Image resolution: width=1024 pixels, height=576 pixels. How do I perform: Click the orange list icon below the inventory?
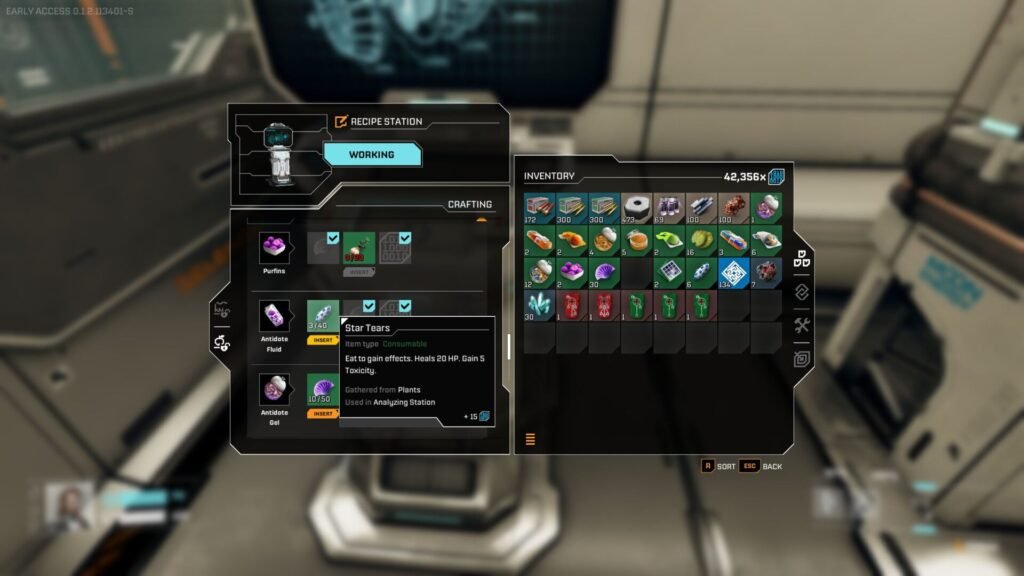point(530,438)
